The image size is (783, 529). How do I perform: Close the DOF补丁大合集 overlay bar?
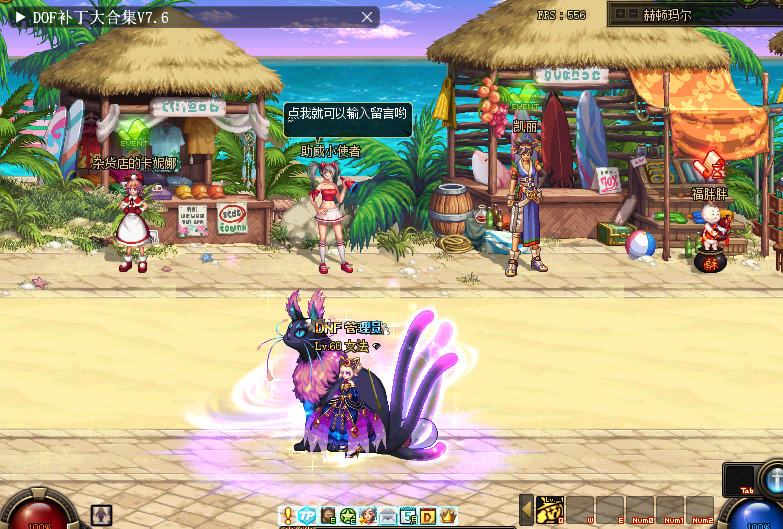(367, 17)
